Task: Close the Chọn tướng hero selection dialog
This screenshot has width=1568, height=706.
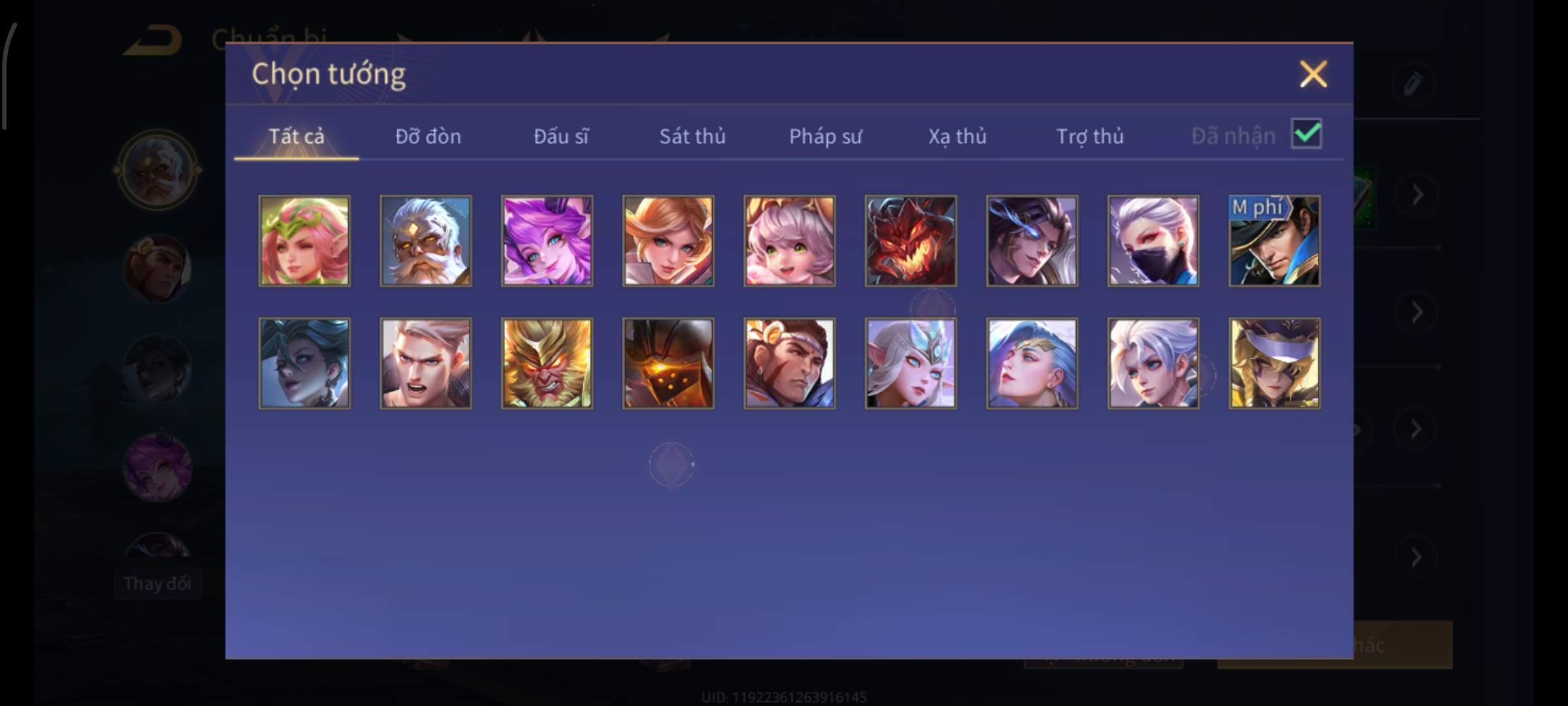Action: [1313, 74]
